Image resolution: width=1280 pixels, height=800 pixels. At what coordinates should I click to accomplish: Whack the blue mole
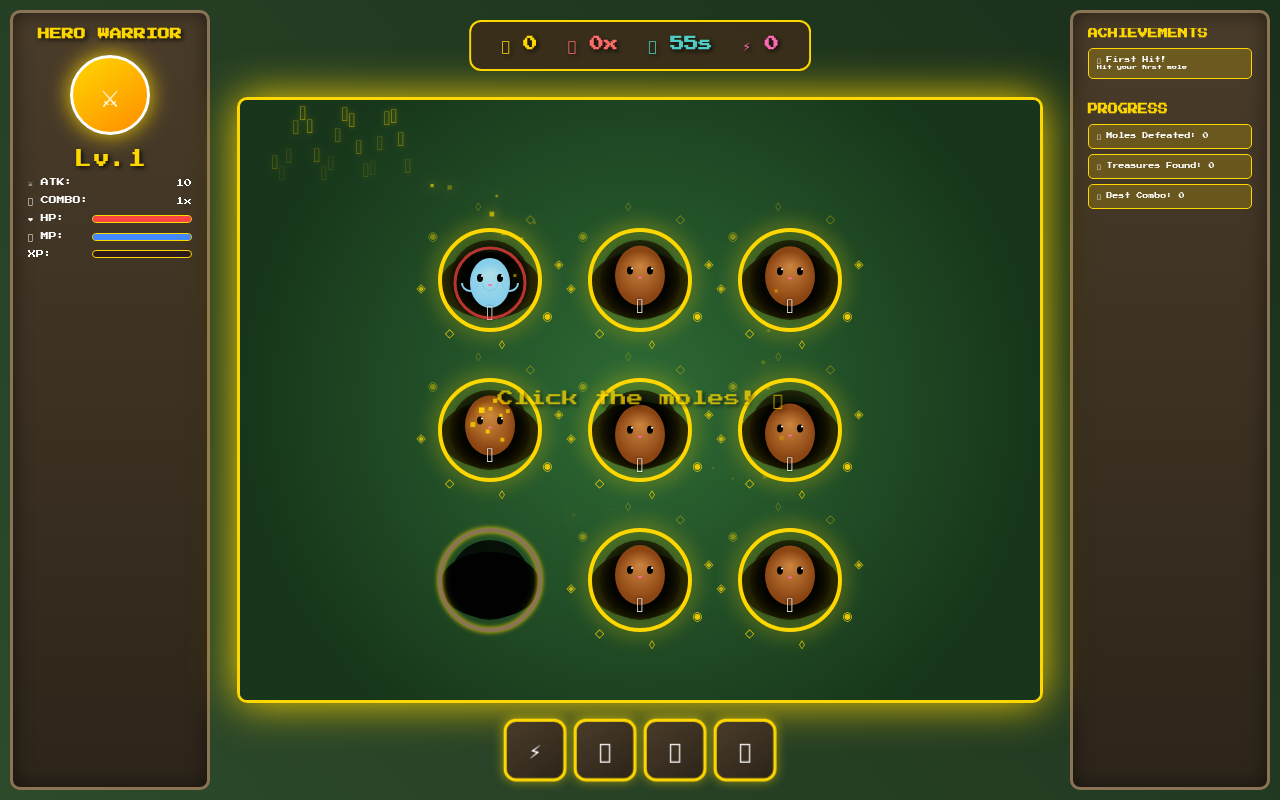[490, 282]
